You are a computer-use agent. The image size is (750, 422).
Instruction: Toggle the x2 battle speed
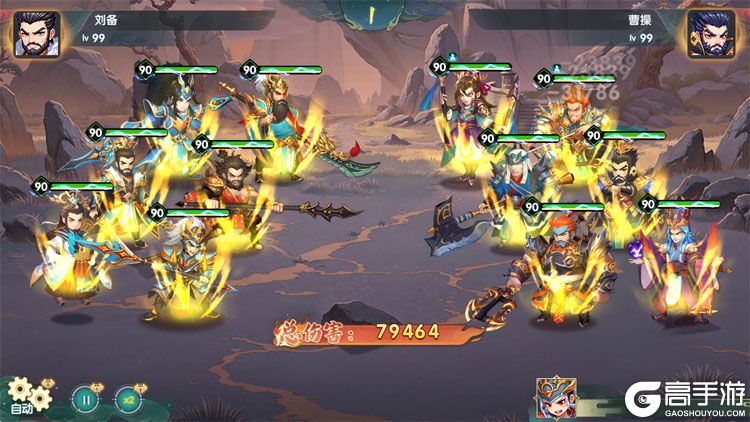tap(128, 399)
